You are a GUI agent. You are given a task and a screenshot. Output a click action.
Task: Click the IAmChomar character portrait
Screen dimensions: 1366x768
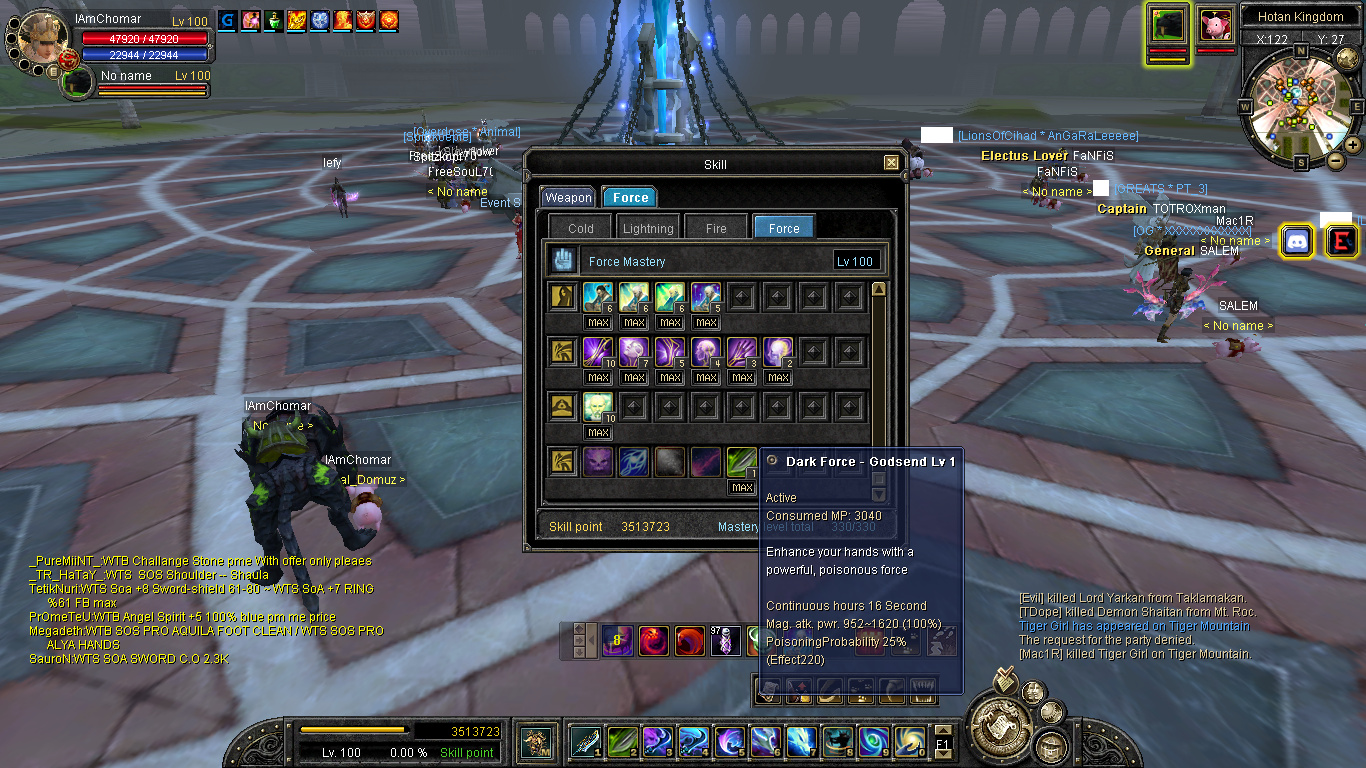42,36
